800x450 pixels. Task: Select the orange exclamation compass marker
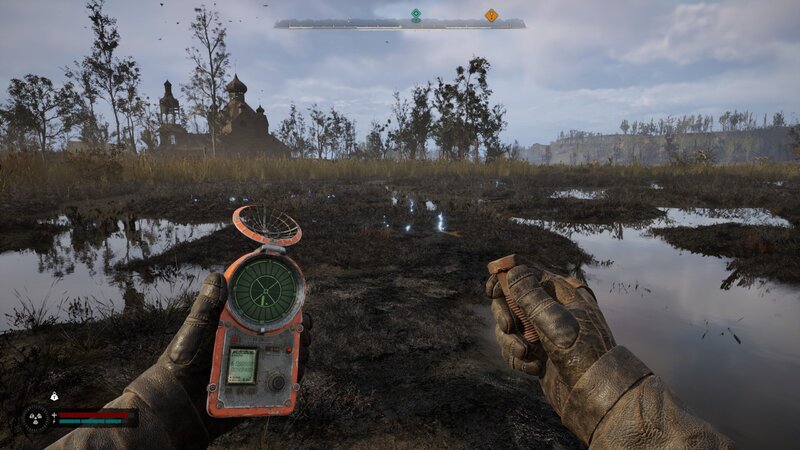point(491,15)
